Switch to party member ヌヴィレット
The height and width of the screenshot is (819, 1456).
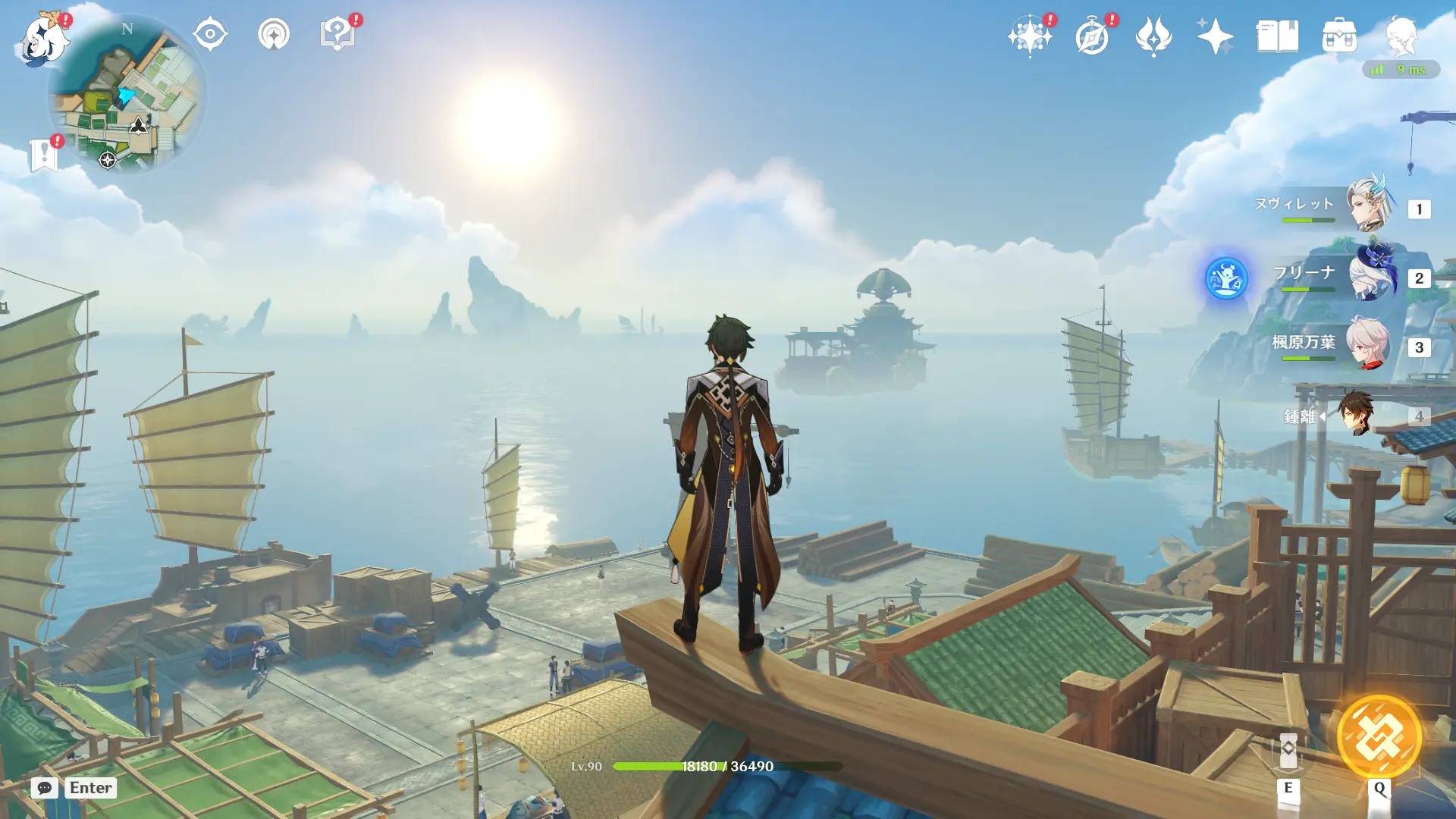(1369, 205)
